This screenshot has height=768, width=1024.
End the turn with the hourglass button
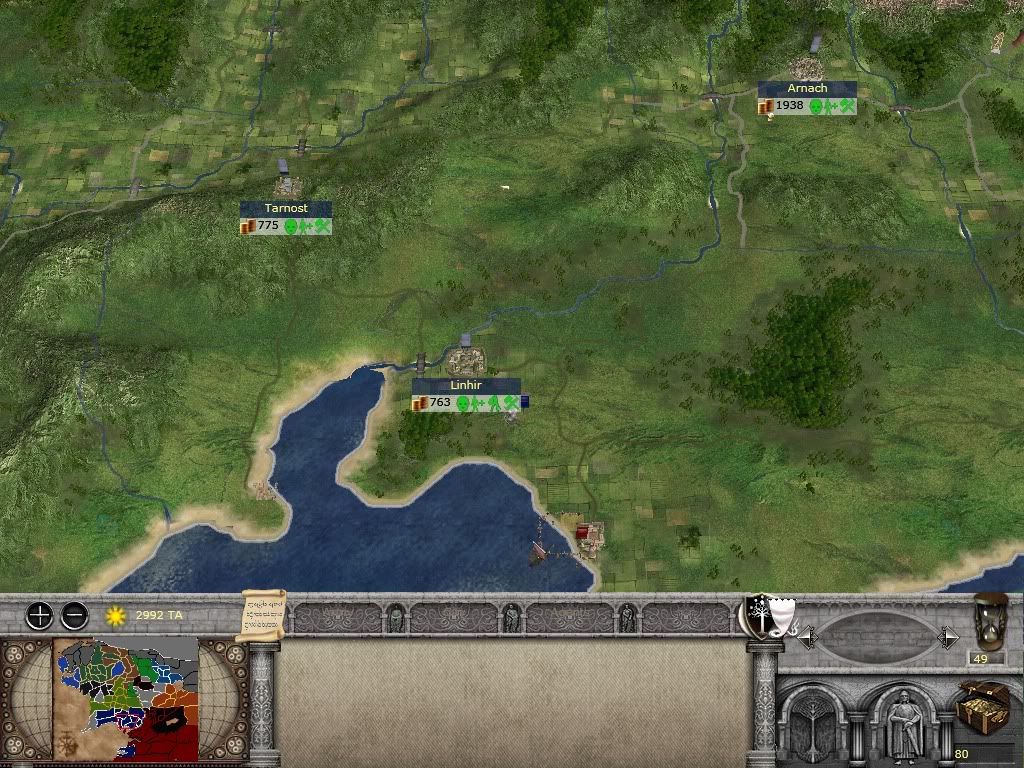coord(990,621)
